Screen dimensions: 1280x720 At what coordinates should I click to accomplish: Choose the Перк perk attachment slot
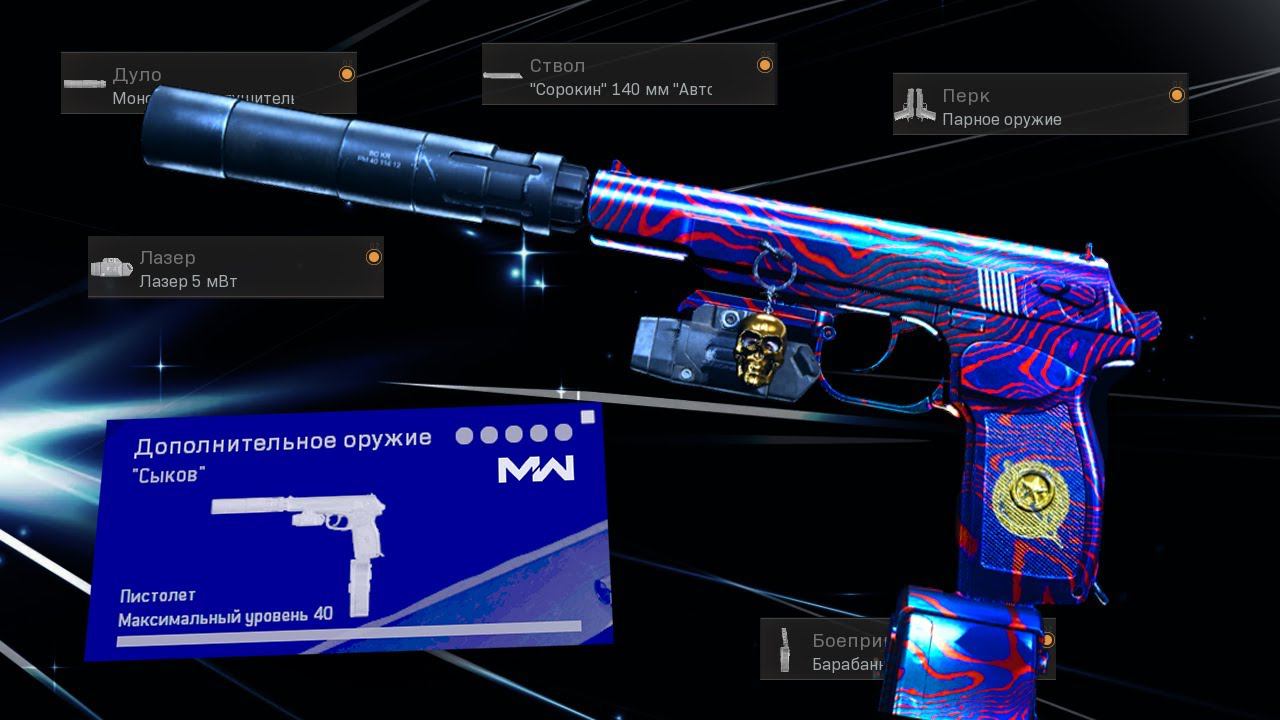(1039, 105)
